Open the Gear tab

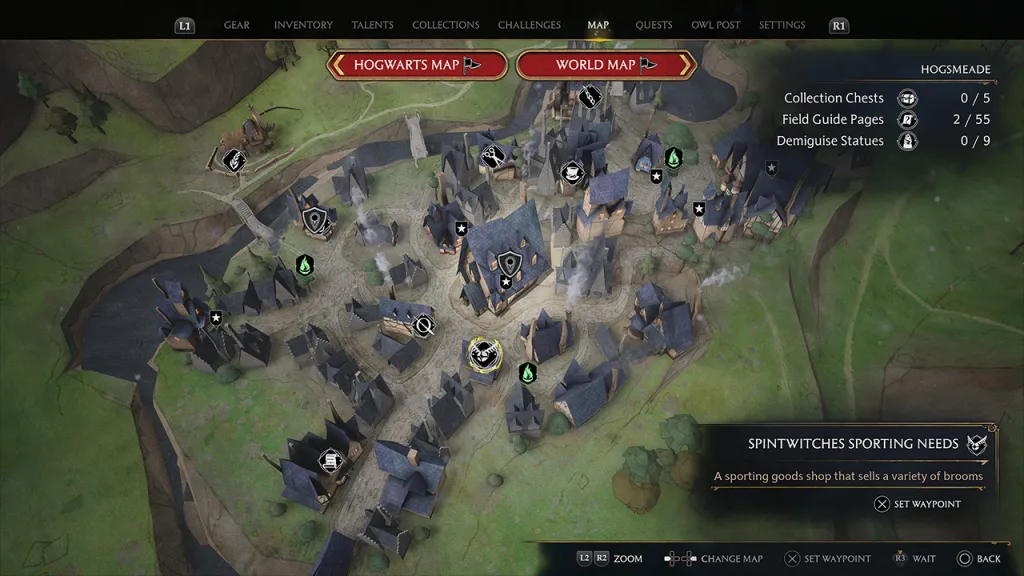(237, 25)
